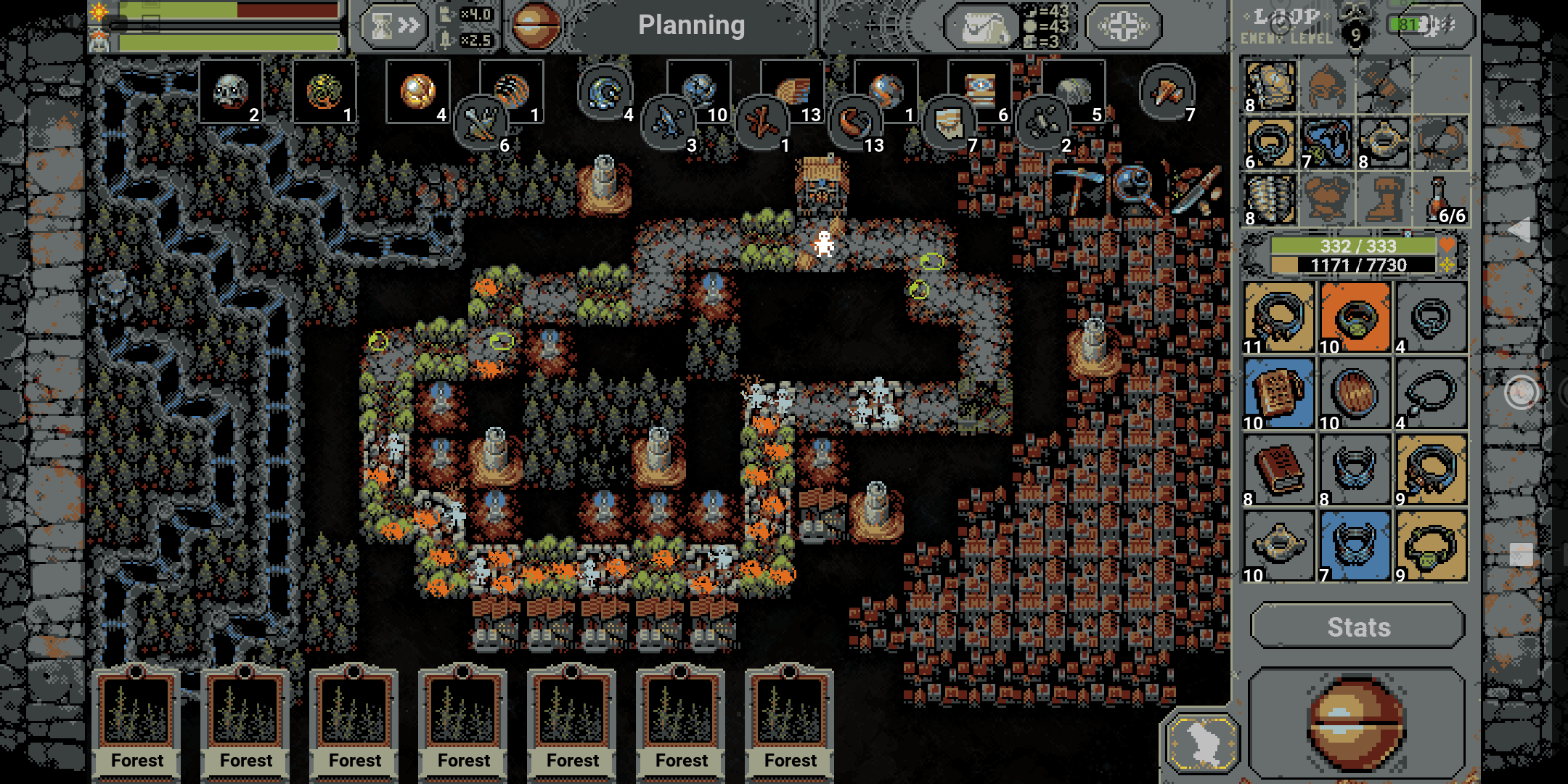Tap the Android home circle button
This screenshot has height=784, width=1568.
[x=1521, y=393]
